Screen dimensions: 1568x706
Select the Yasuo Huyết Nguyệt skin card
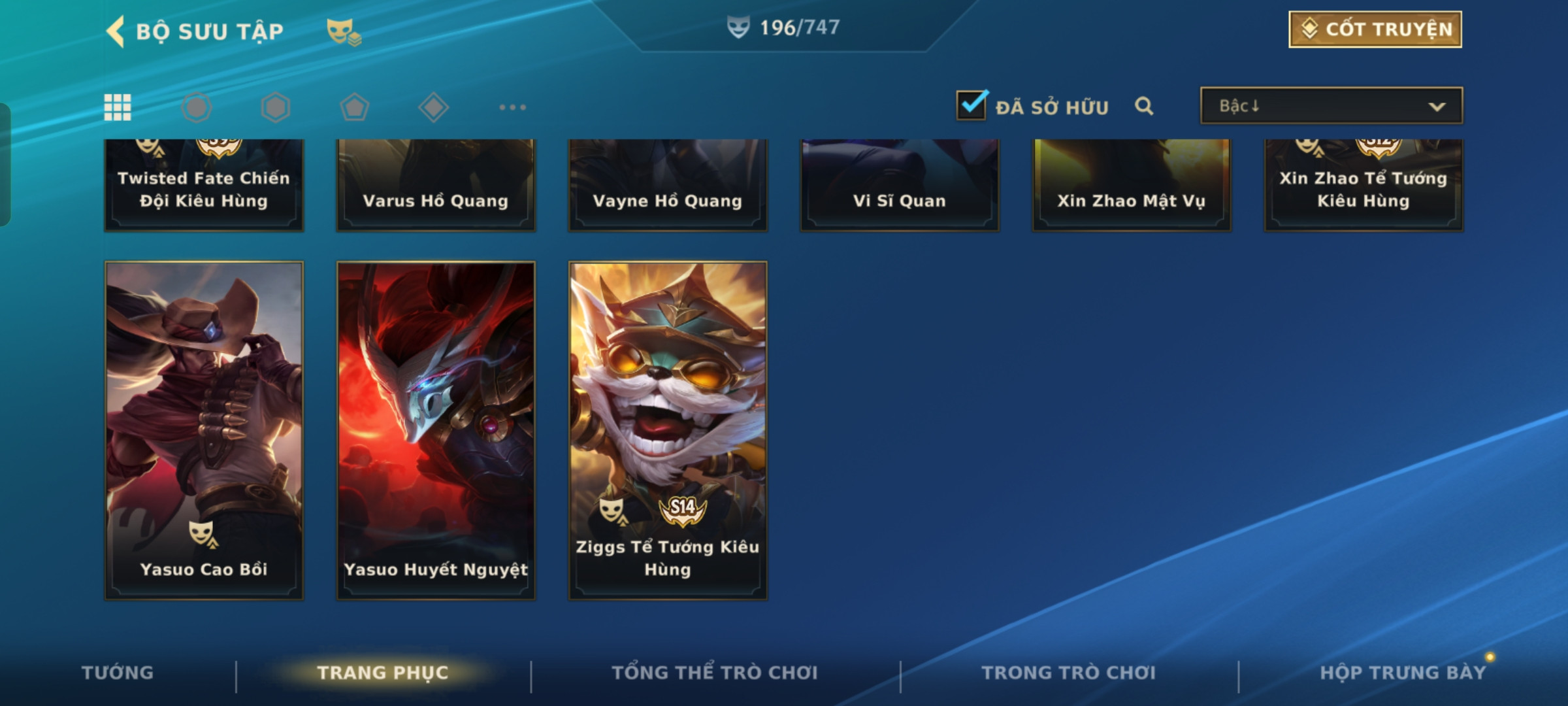coord(436,429)
